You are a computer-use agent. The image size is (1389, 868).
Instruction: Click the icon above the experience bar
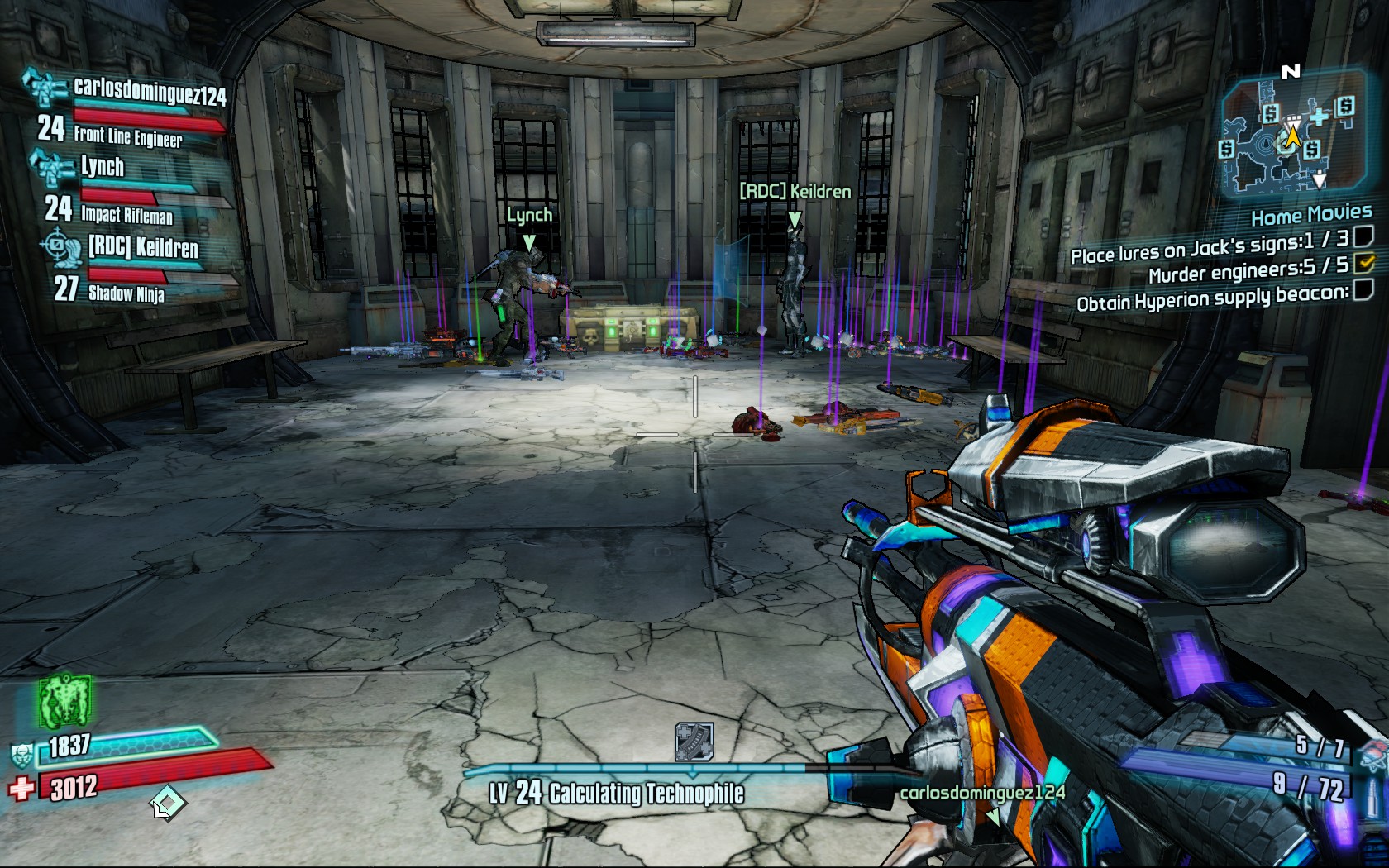[x=694, y=742]
